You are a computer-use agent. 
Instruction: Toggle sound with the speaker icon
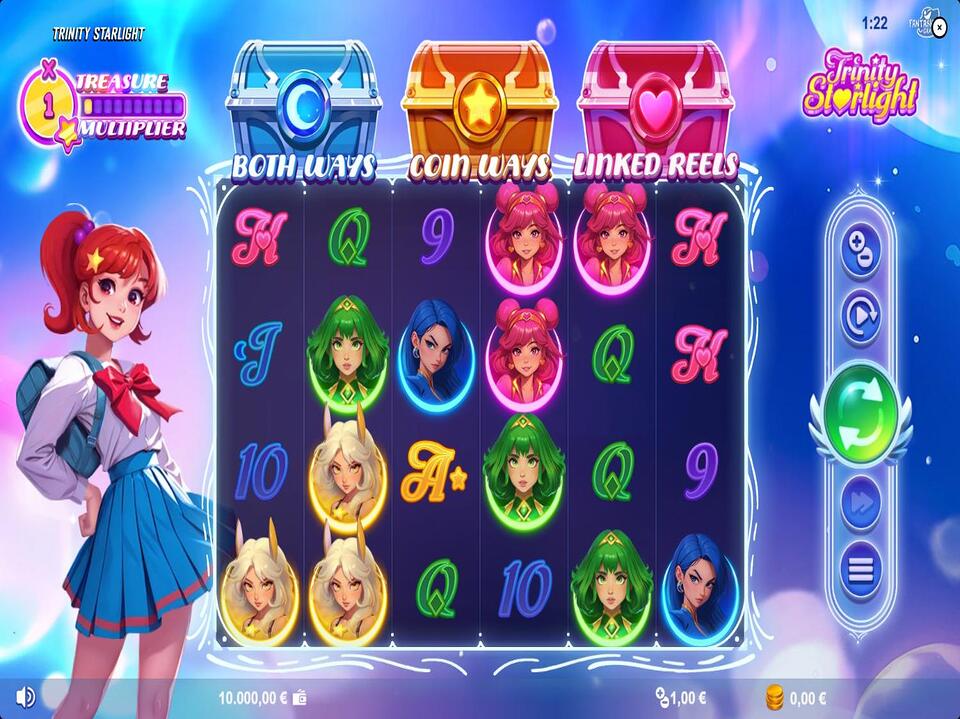pos(26,697)
